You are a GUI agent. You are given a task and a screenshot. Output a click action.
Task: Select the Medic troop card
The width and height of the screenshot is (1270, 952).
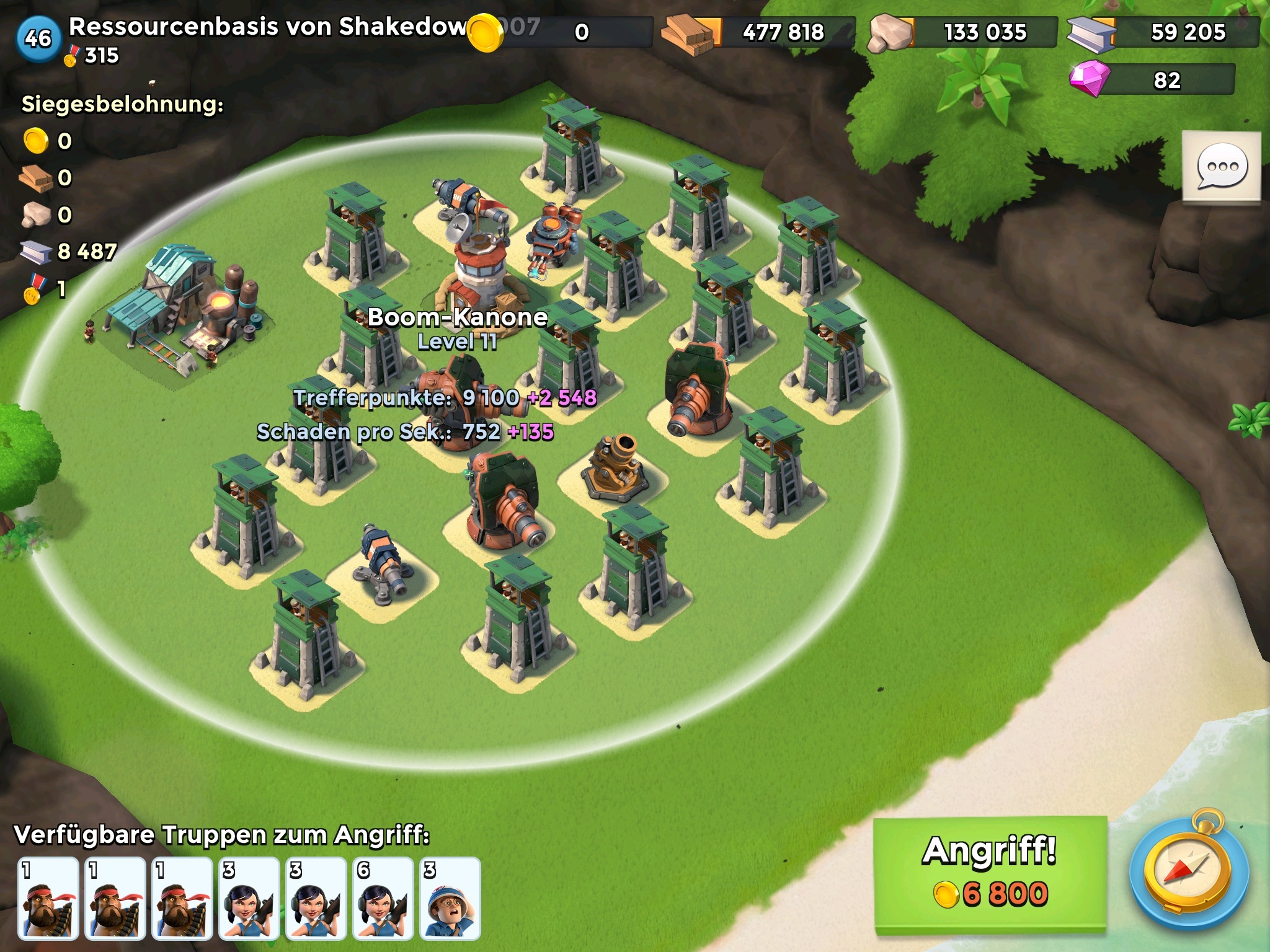pyautogui.click(x=450, y=897)
